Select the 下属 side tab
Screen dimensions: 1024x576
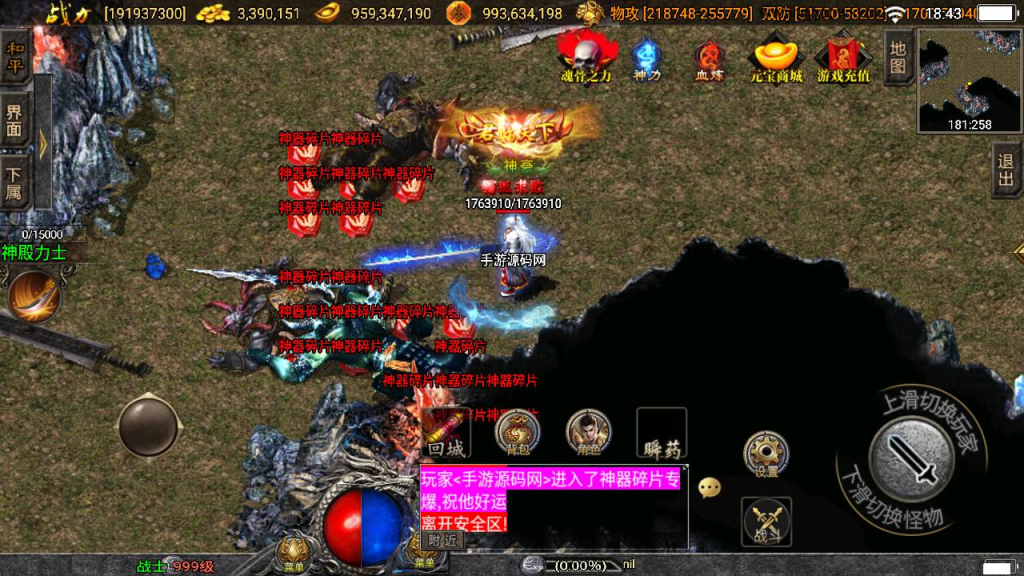pyautogui.click(x=15, y=183)
